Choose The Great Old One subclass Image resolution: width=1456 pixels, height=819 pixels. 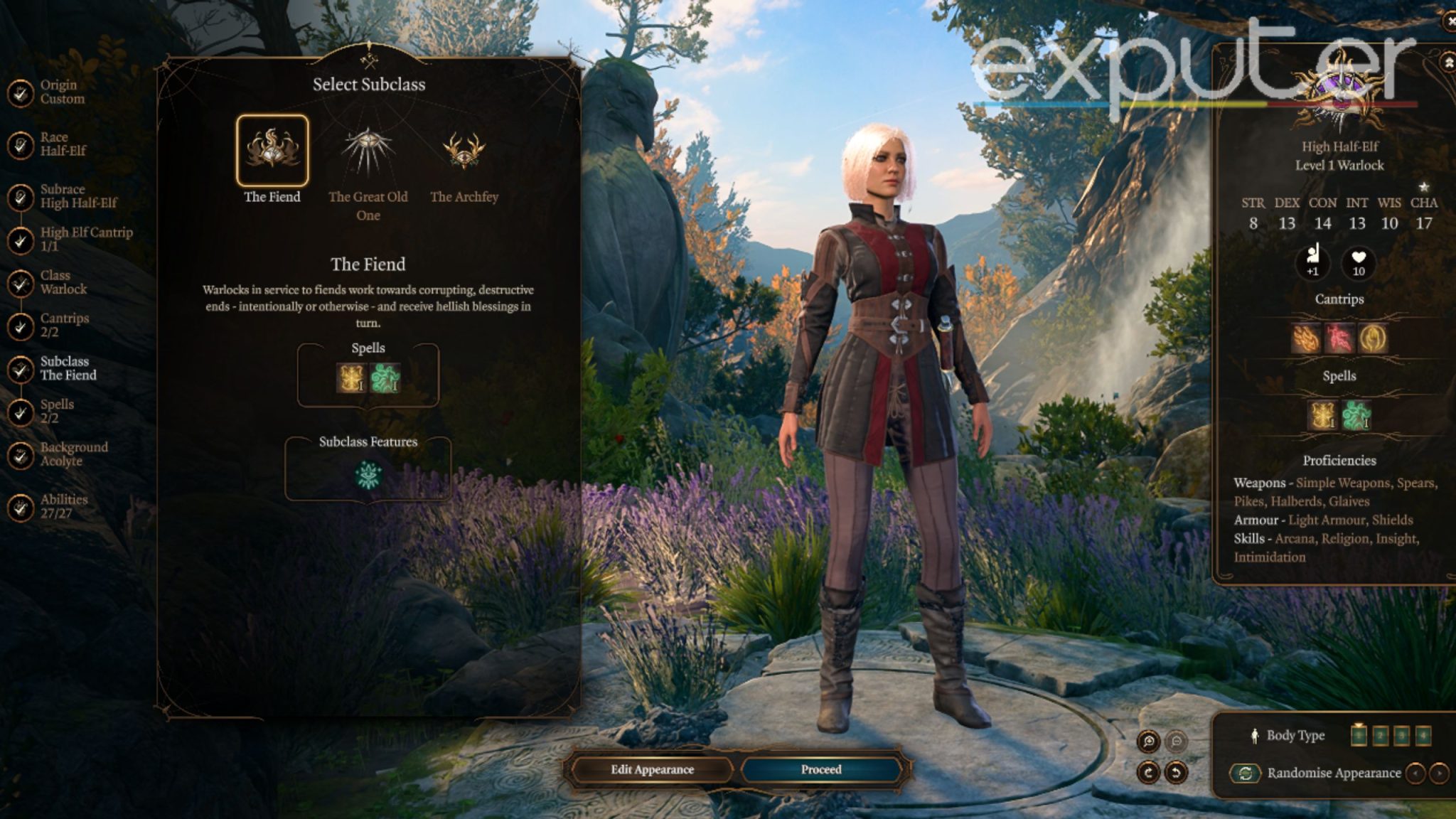(x=368, y=151)
